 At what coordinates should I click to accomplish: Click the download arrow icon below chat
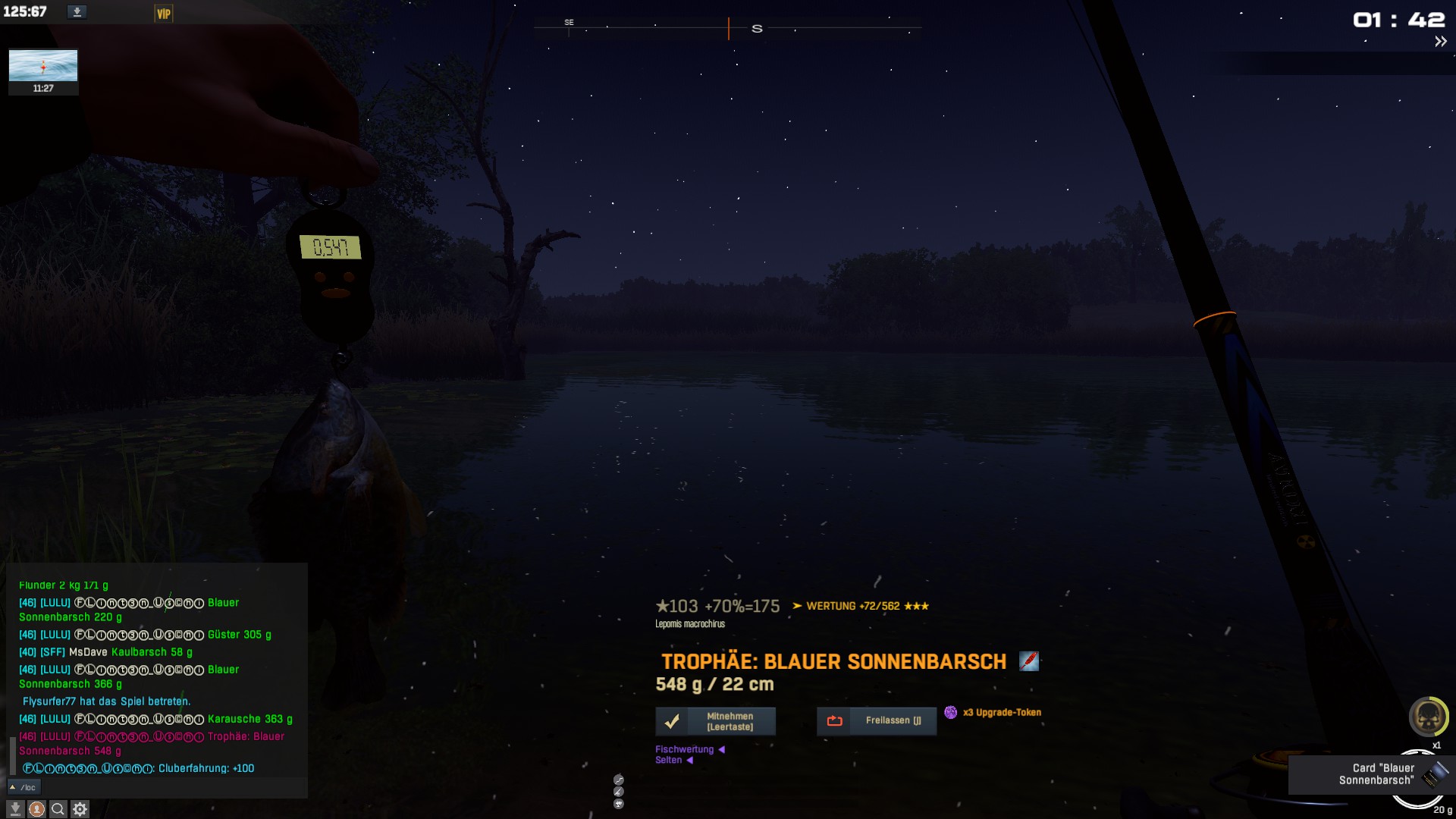[15, 809]
